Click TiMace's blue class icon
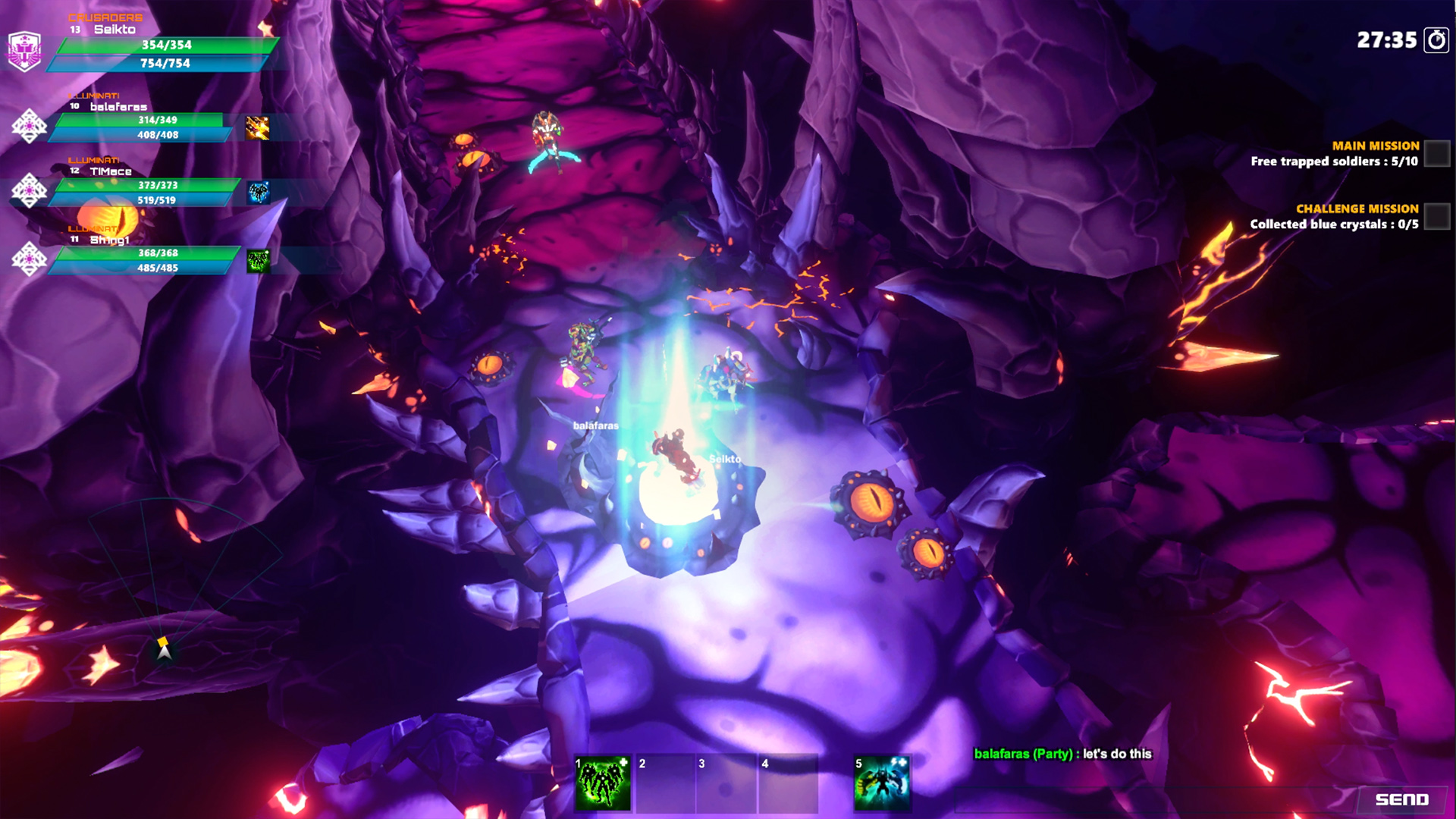1456x819 pixels. tap(259, 193)
